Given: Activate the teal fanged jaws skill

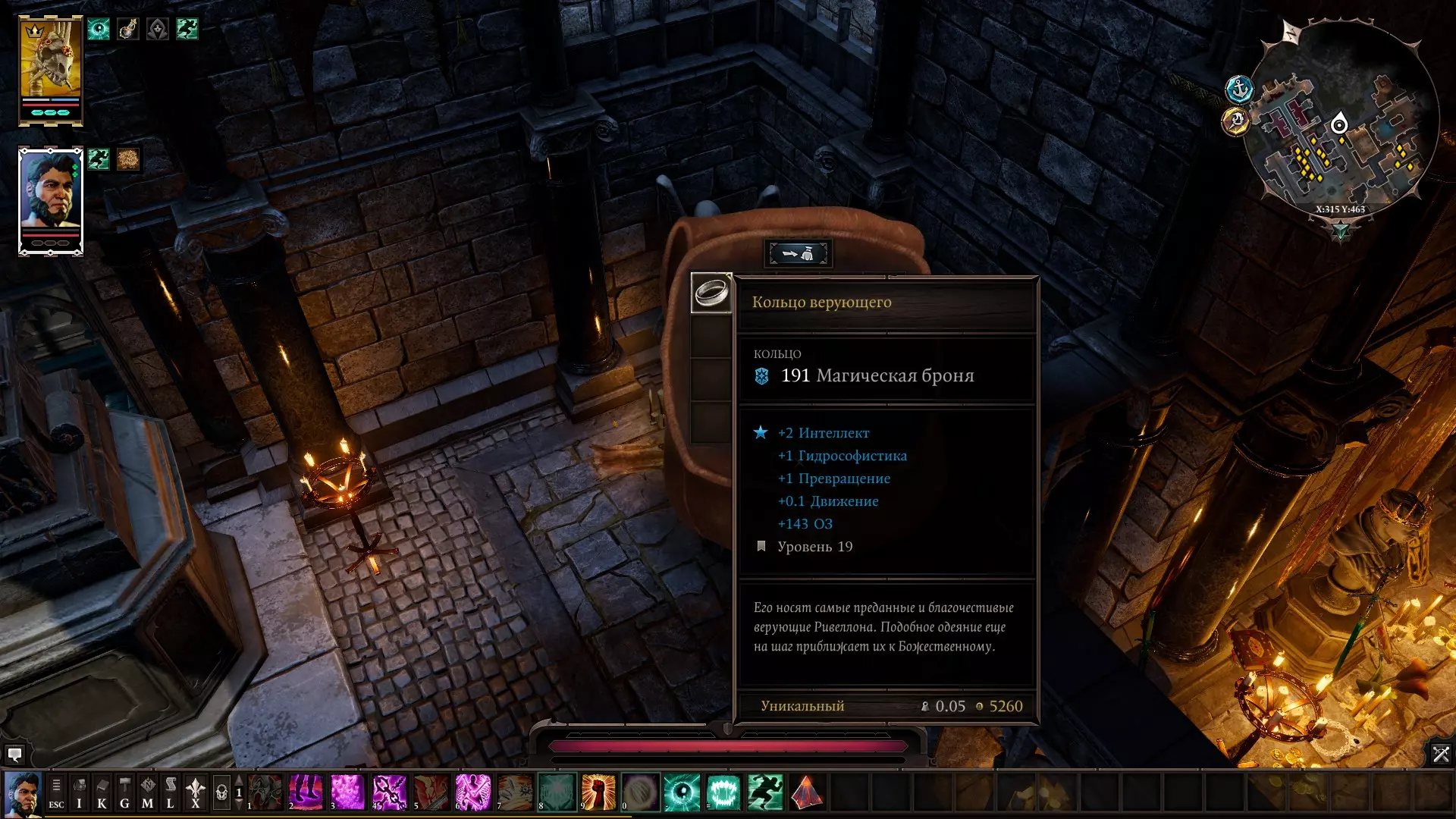Looking at the screenshot, I should [723, 792].
